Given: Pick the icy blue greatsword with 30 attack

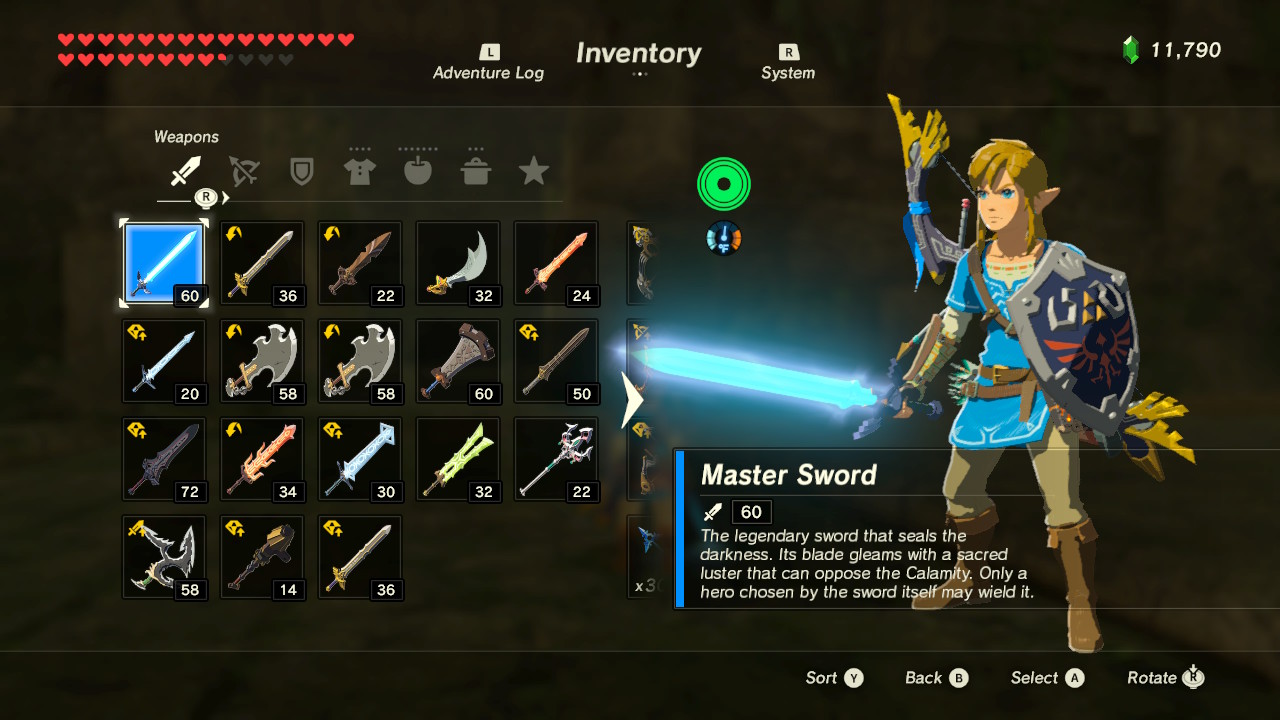Looking at the screenshot, I should 359,459.
